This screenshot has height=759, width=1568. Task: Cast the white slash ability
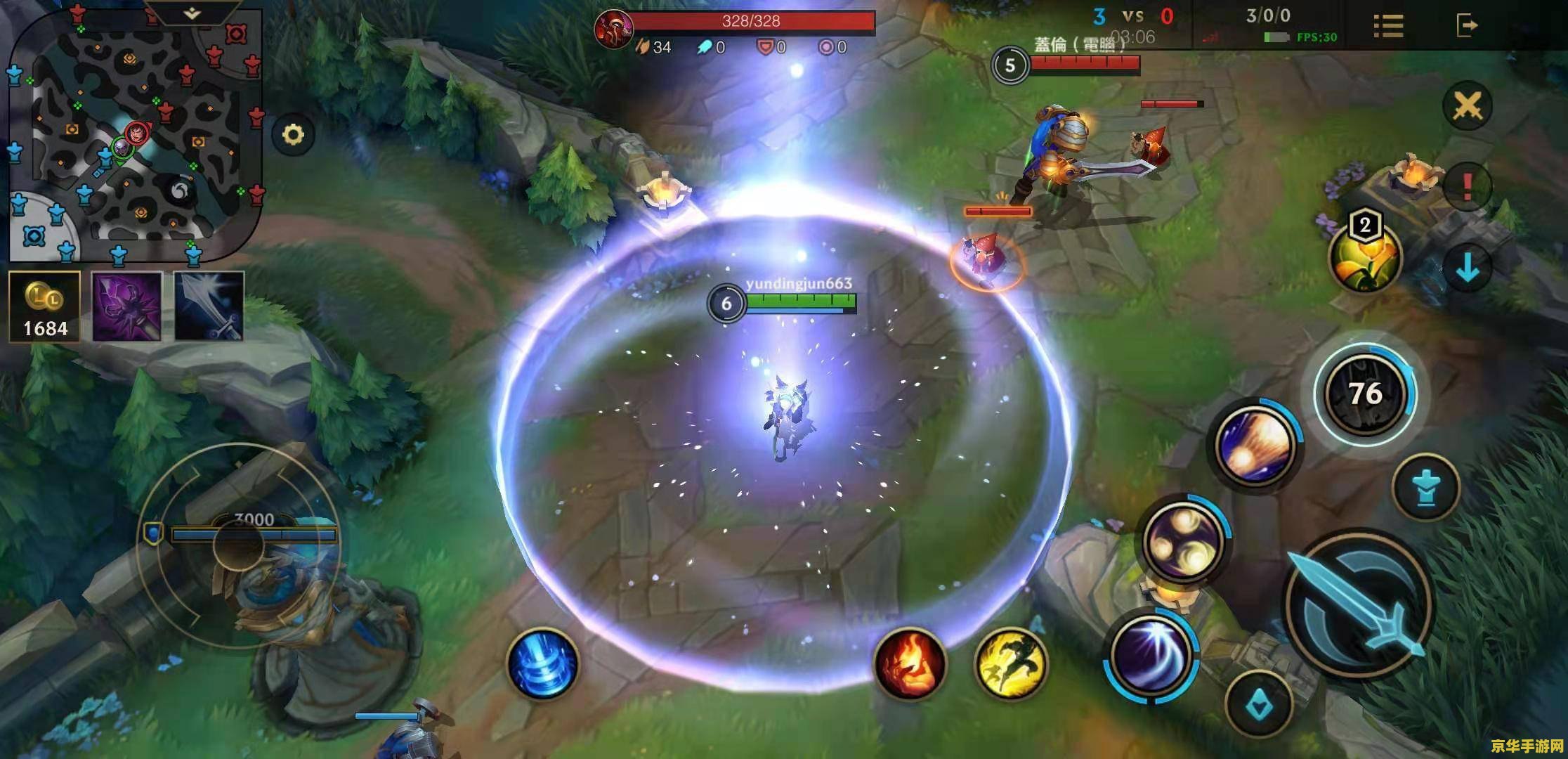[1151, 655]
